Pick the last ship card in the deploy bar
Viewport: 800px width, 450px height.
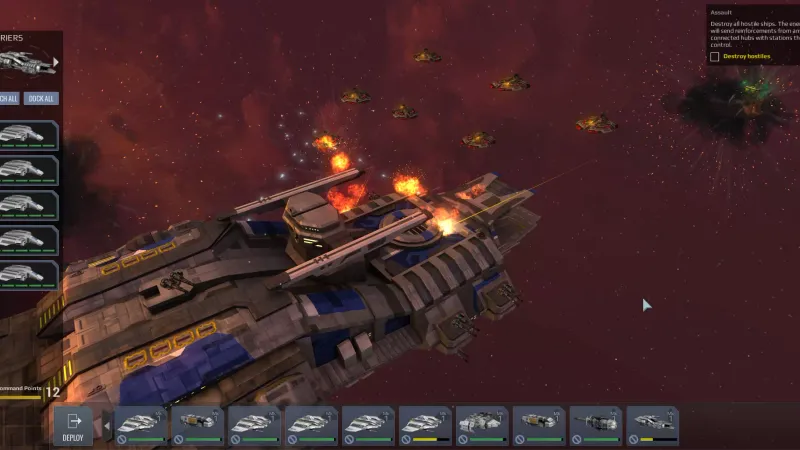653,425
